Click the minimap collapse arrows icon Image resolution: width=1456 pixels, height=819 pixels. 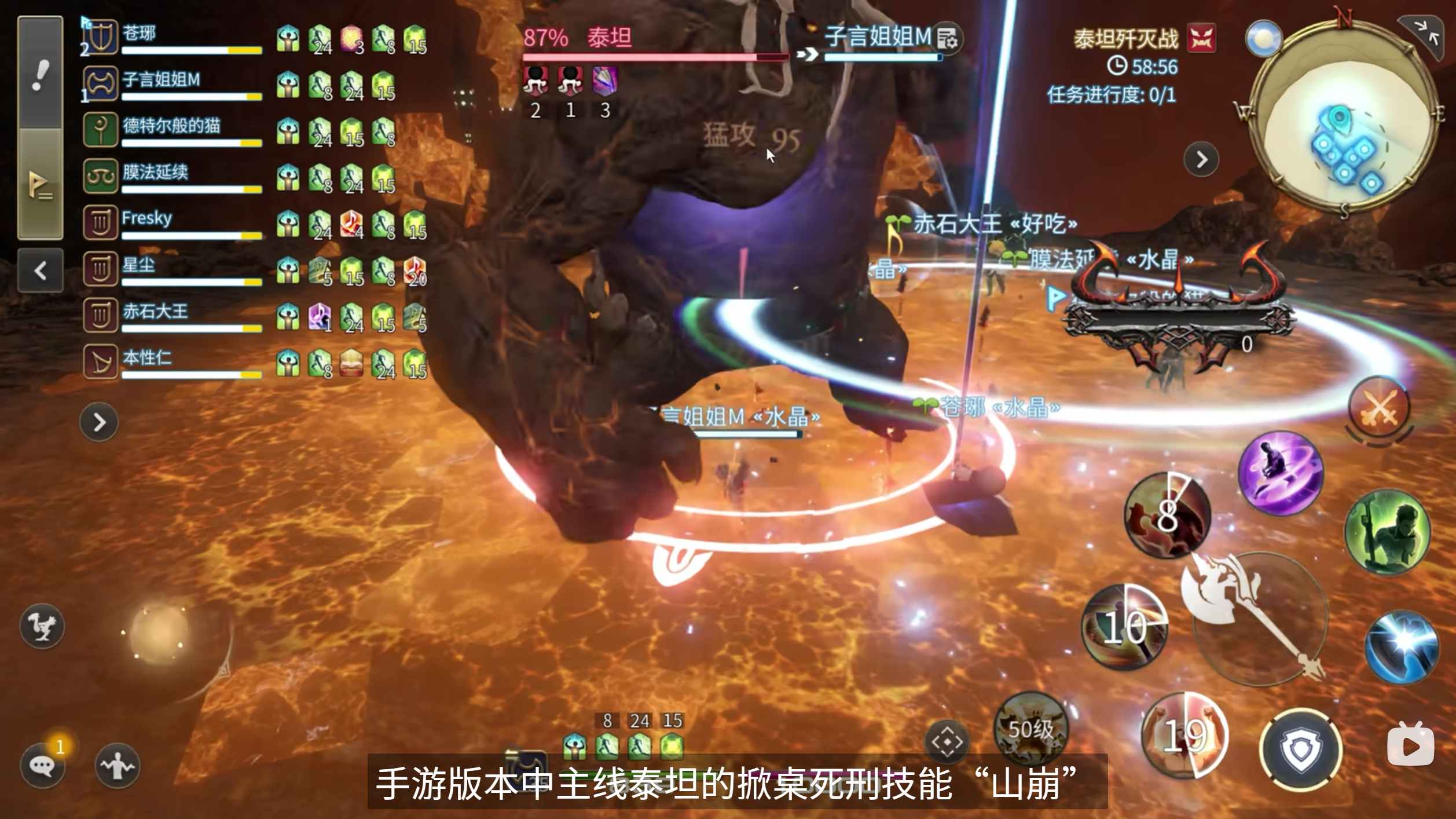point(1426,35)
